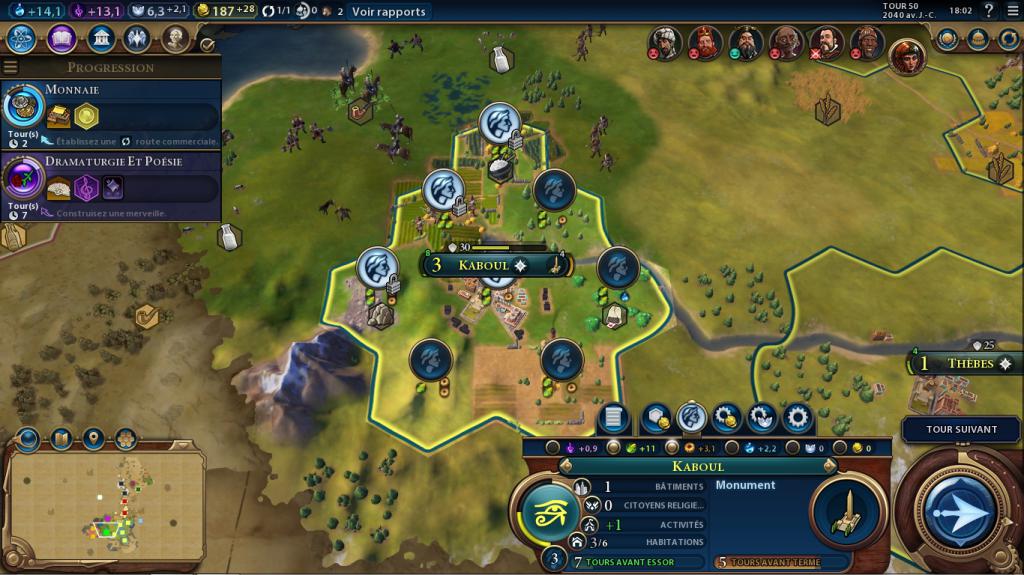Open the Voir rapports panel
Viewport: 1024px width, 575px height.
(388, 12)
